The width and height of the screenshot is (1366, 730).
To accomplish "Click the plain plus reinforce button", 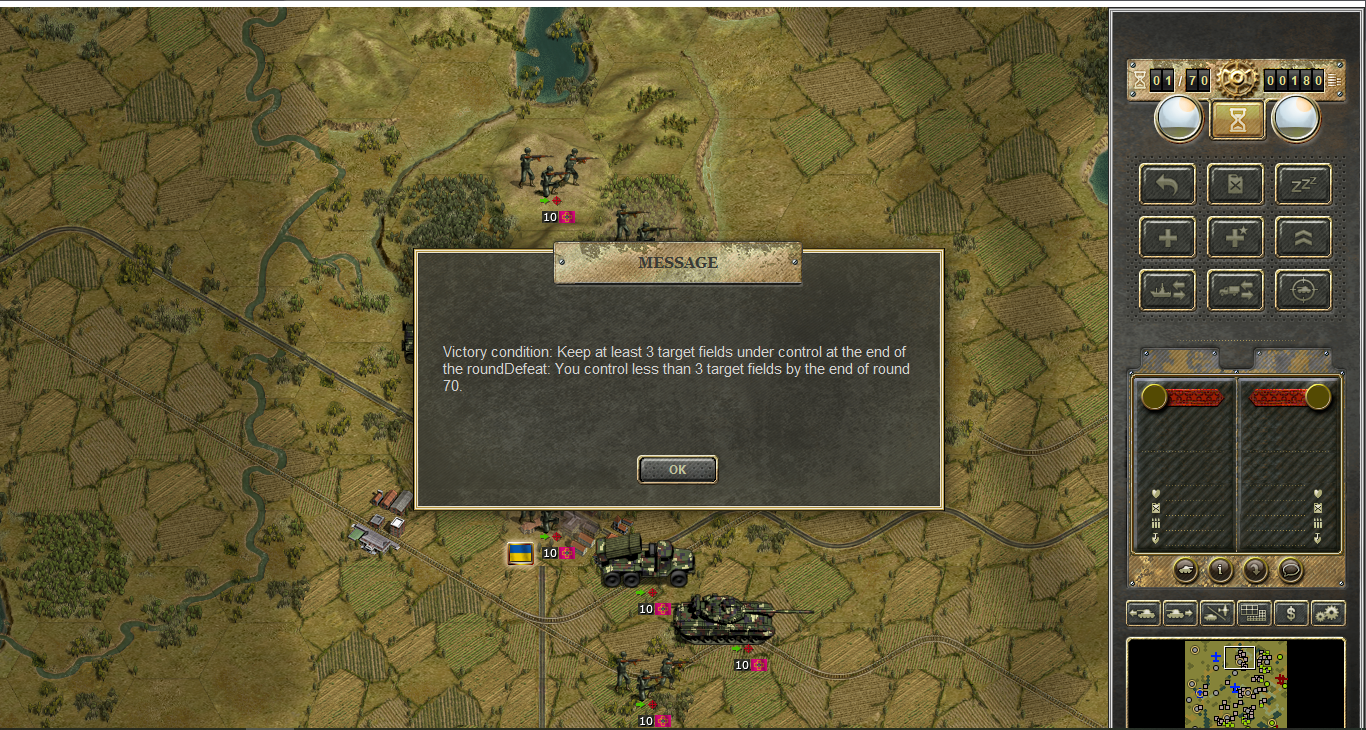I will 1167,238.
